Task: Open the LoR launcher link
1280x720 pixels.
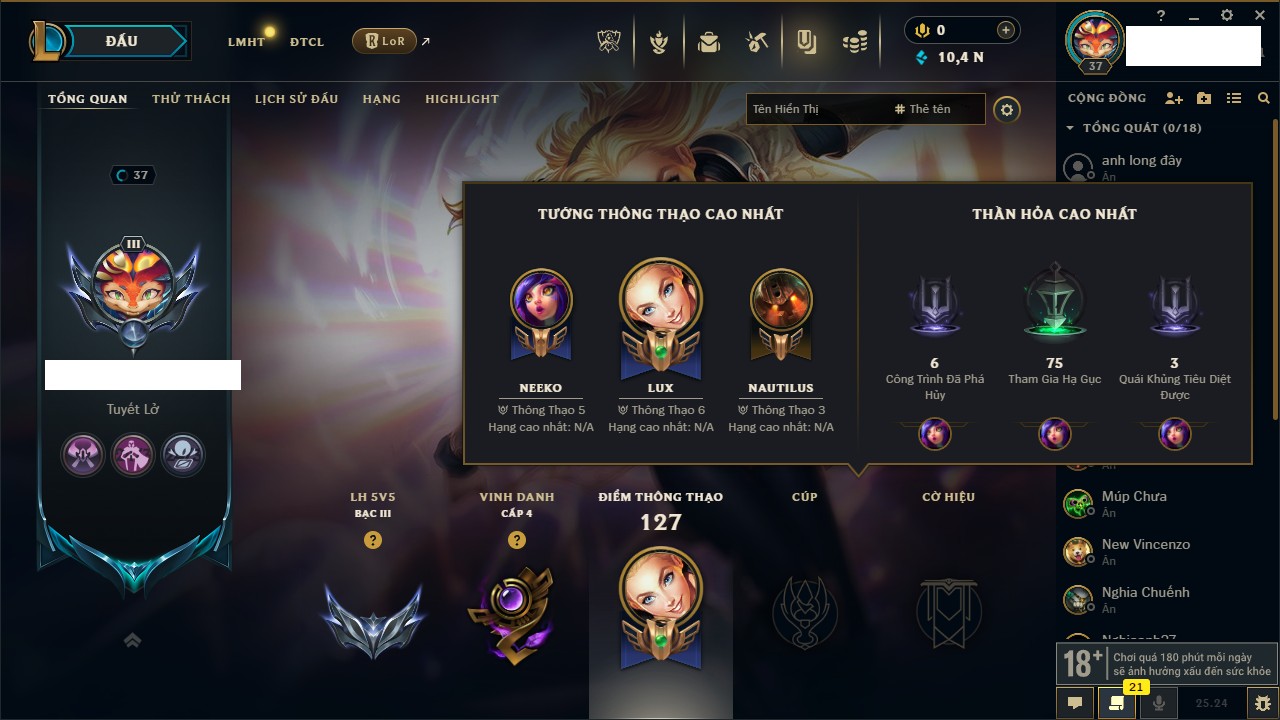Action: [x=385, y=42]
